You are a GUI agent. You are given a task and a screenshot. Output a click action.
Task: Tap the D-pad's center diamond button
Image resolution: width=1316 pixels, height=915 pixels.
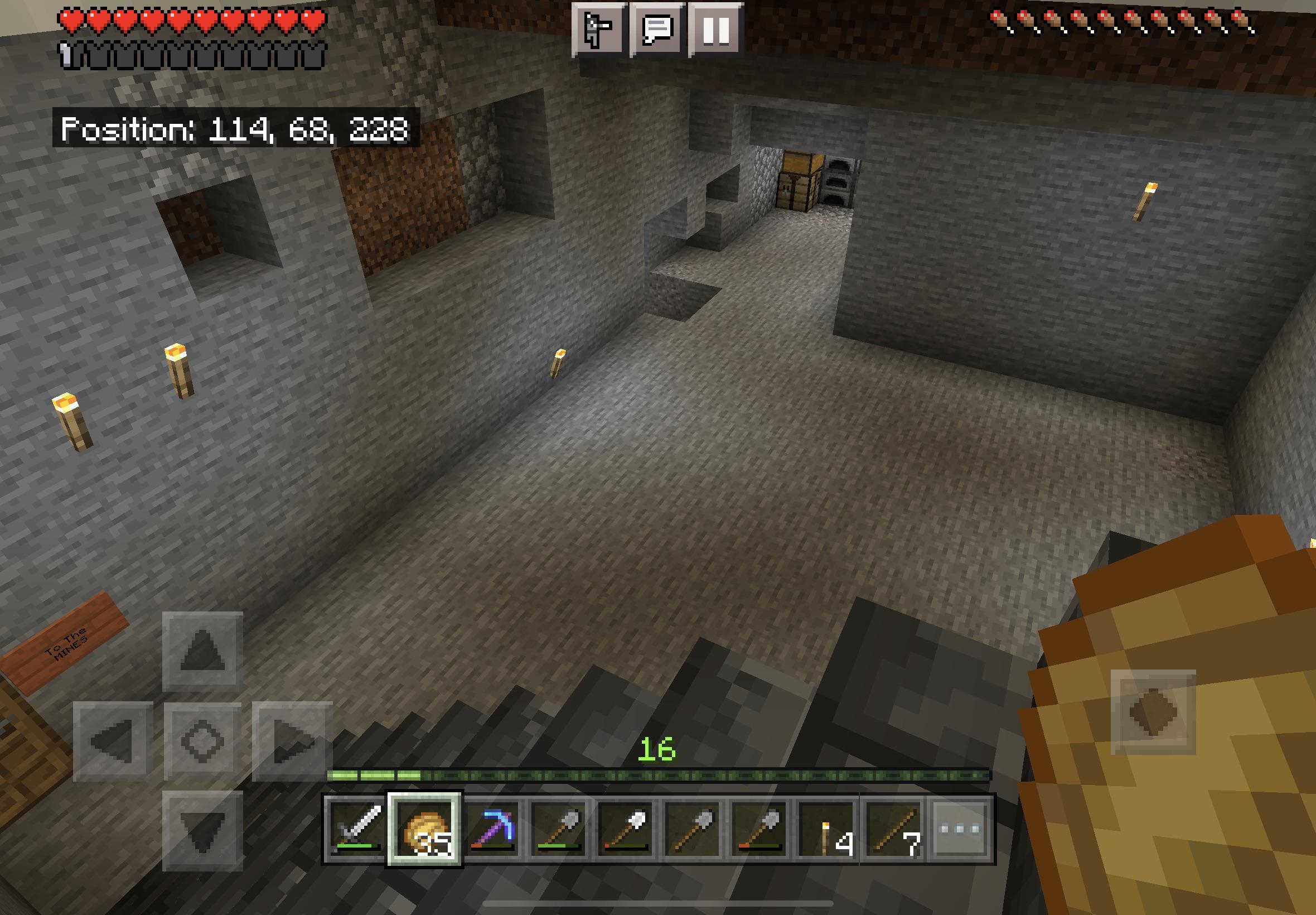click(x=202, y=741)
